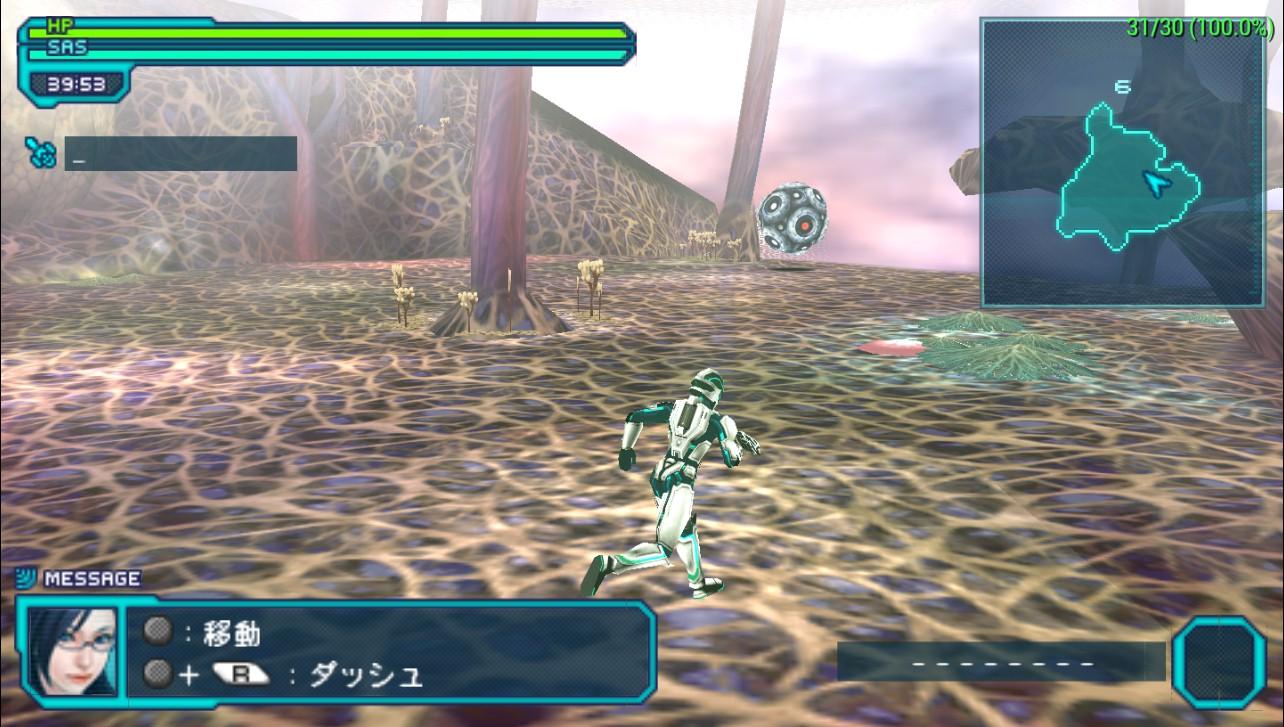The height and width of the screenshot is (727, 1284).
Task: Select the dashed weapon name bar
Action: pyautogui.click(x=1001, y=662)
